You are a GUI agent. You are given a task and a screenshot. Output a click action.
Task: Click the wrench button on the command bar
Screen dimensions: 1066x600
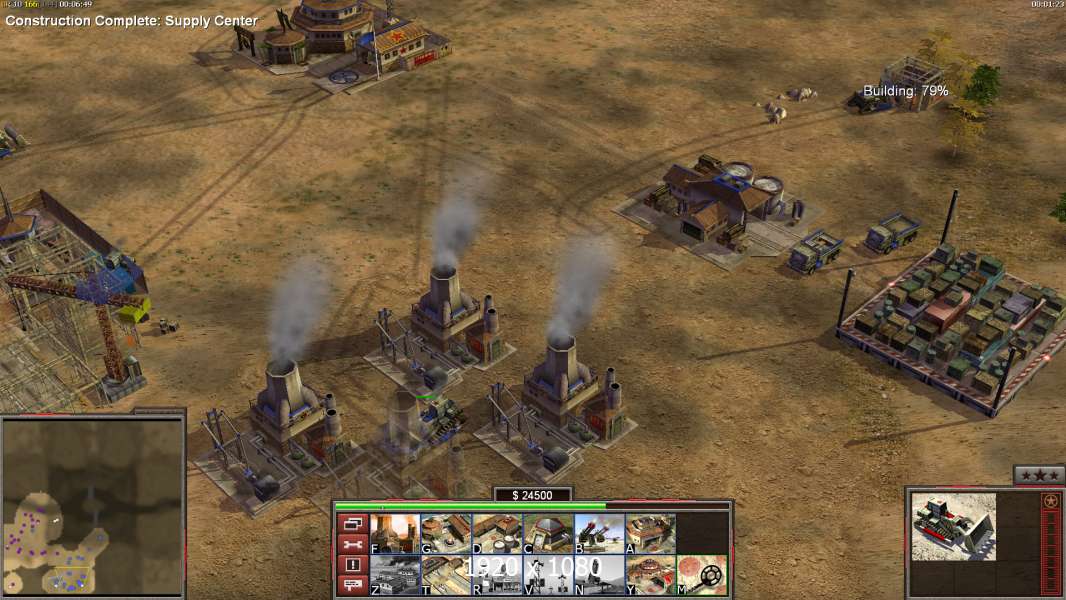(352, 544)
